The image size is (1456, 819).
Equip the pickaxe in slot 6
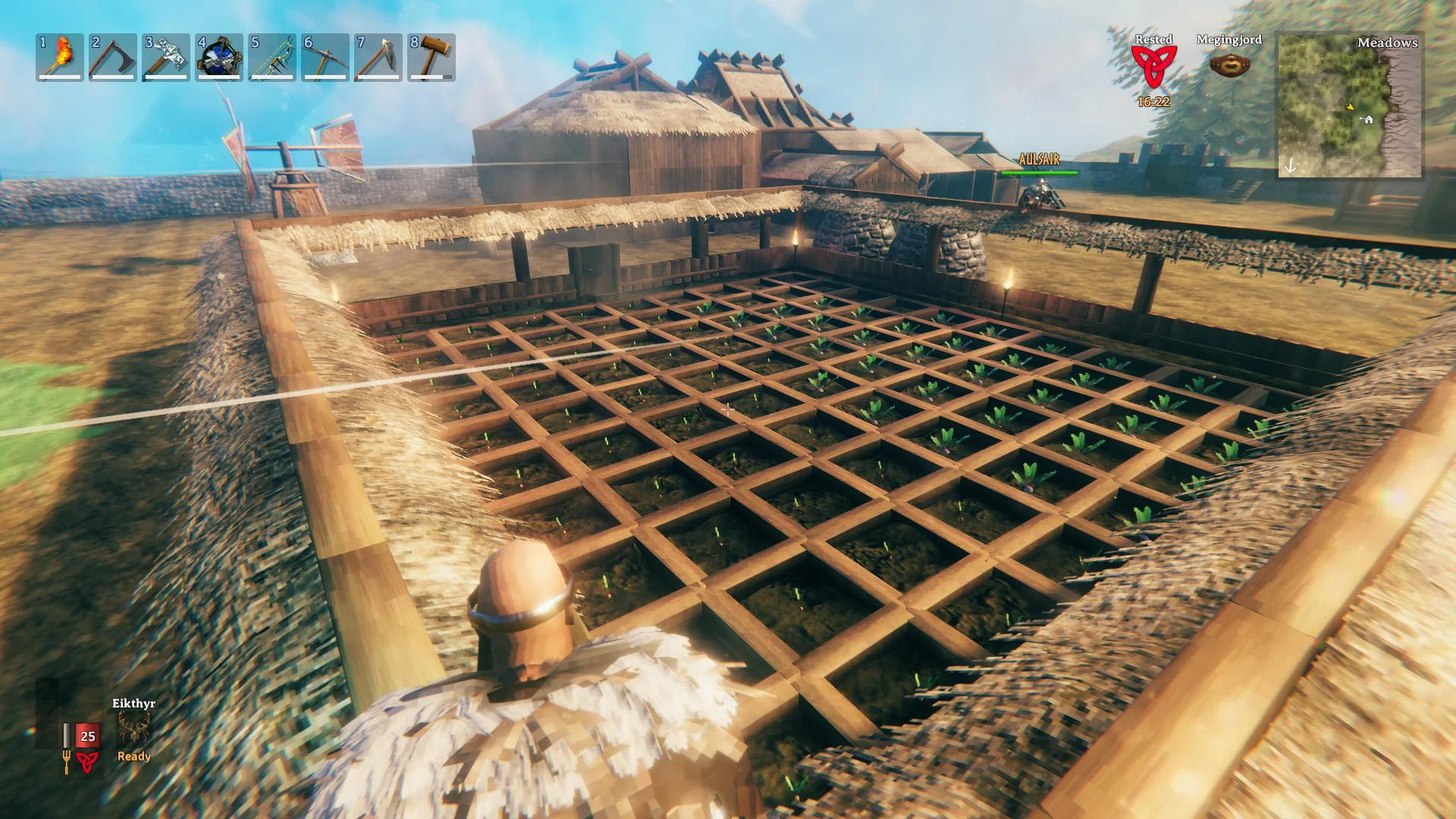pyautogui.click(x=326, y=59)
